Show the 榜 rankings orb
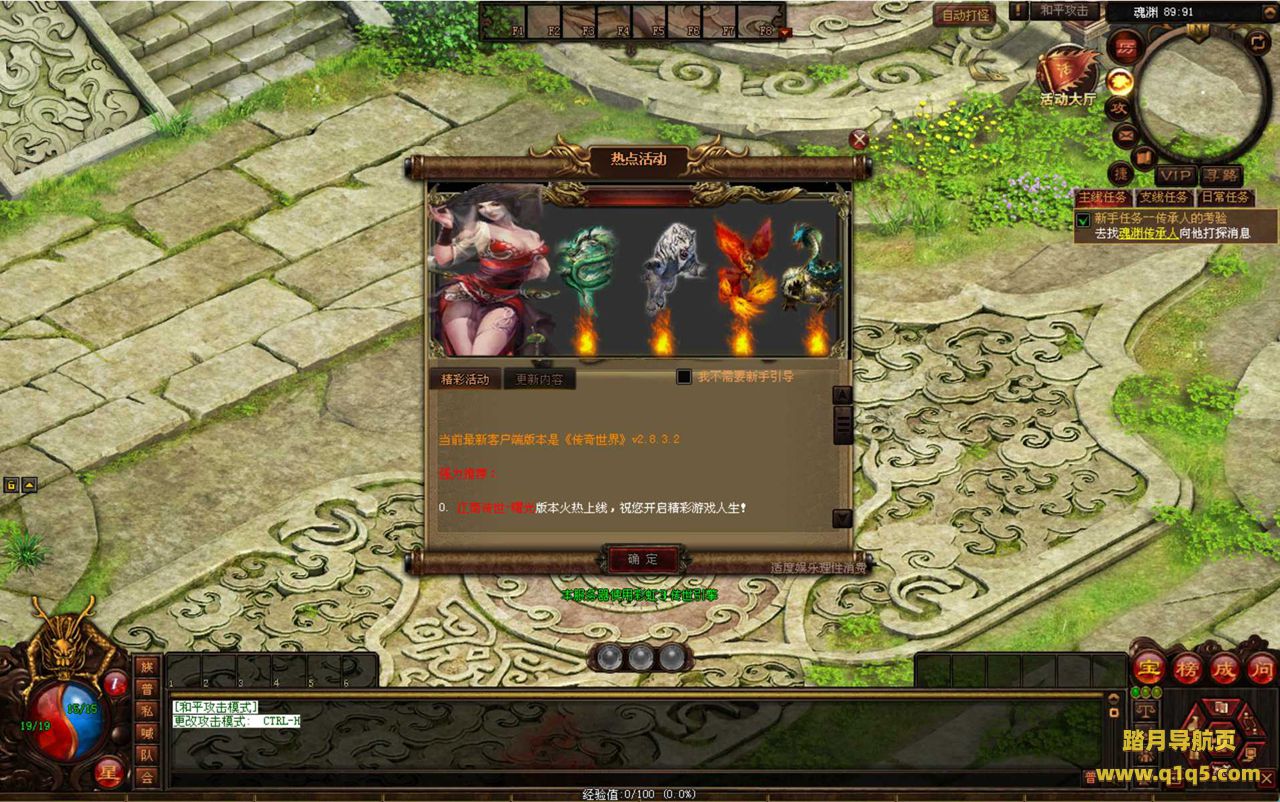1280x802 pixels. 1187,668
